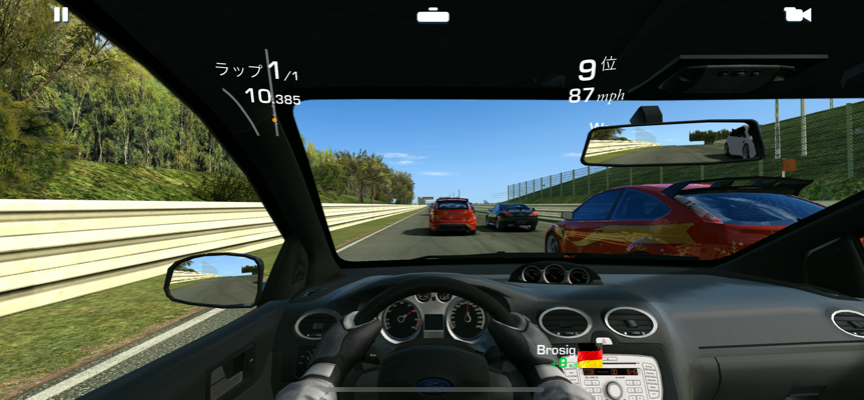This screenshot has width=864, height=400.
Task: Tap the briefcase icon at top center
Action: [x=432, y=15]
